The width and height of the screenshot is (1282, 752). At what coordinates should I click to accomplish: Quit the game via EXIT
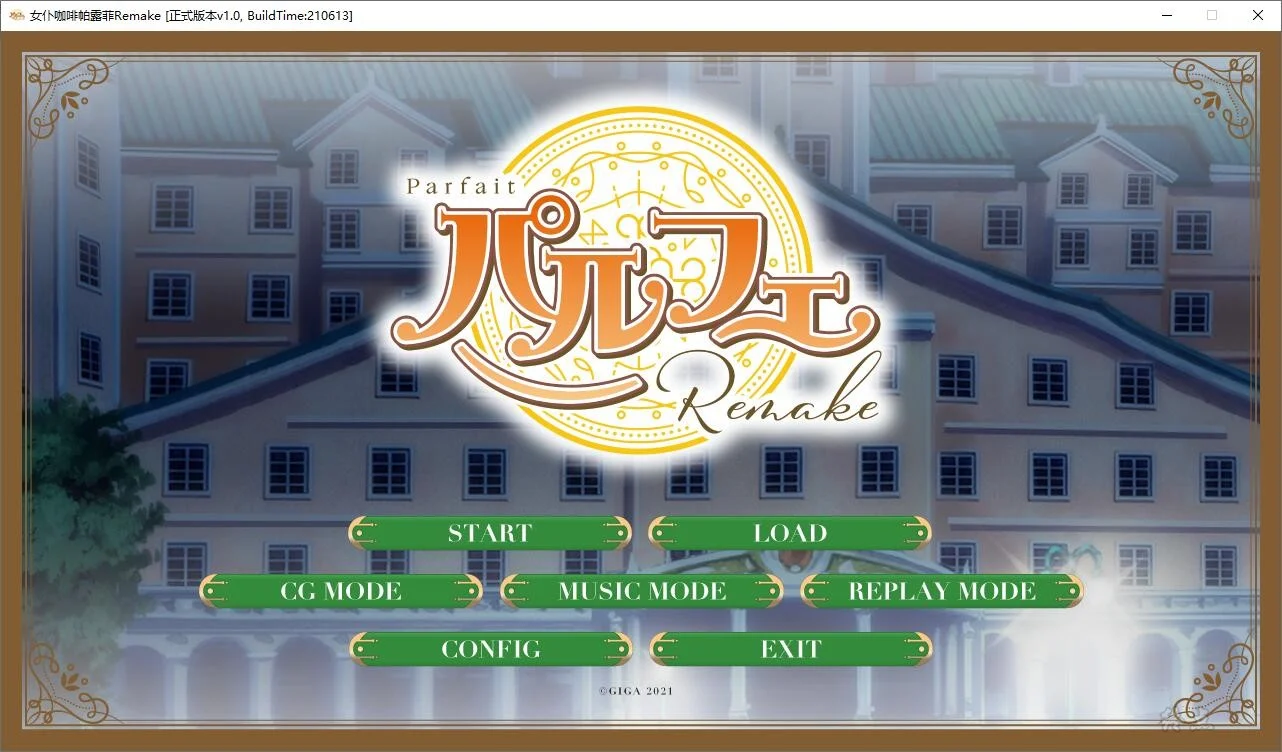(x=791, y=649)
